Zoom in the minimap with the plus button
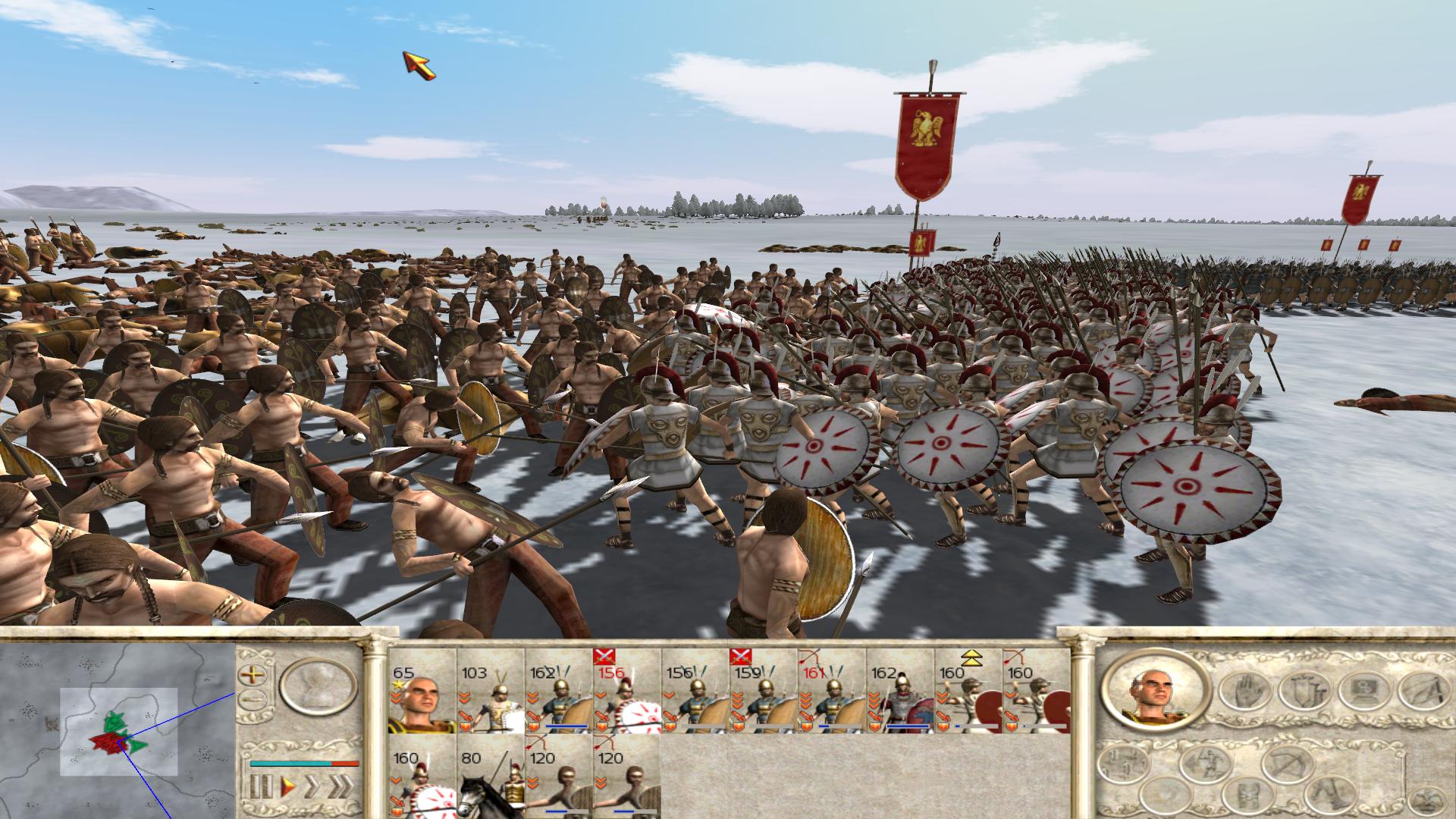Screen dimensions: 1456x819 pos(251,673)
